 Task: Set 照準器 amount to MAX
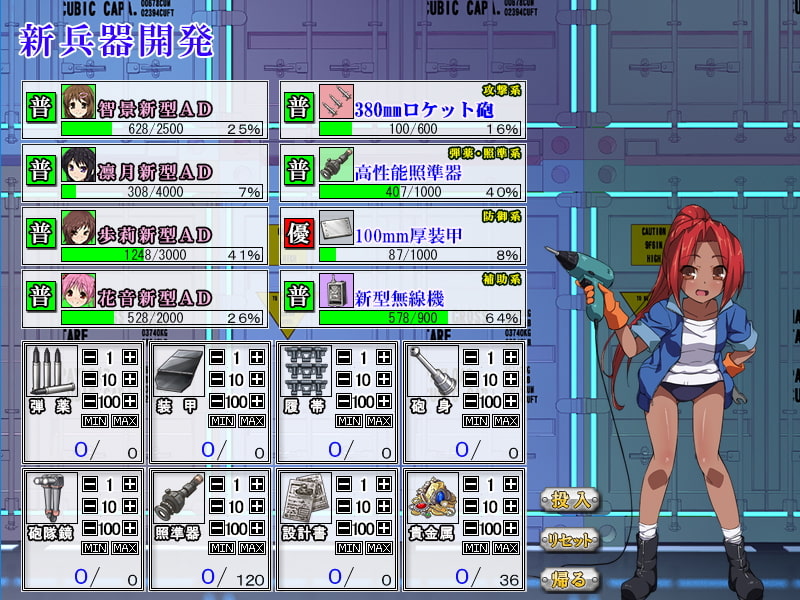[251, 548]
